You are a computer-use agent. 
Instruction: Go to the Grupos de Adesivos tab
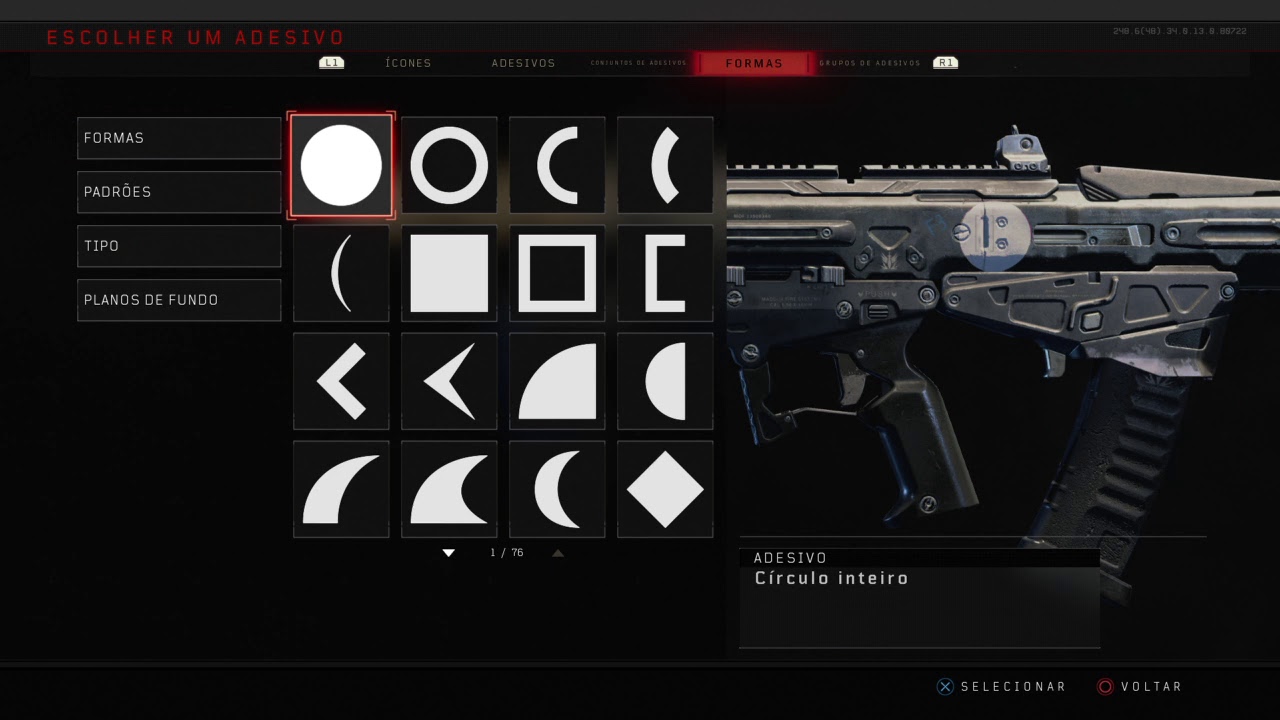tap(870, 63)
